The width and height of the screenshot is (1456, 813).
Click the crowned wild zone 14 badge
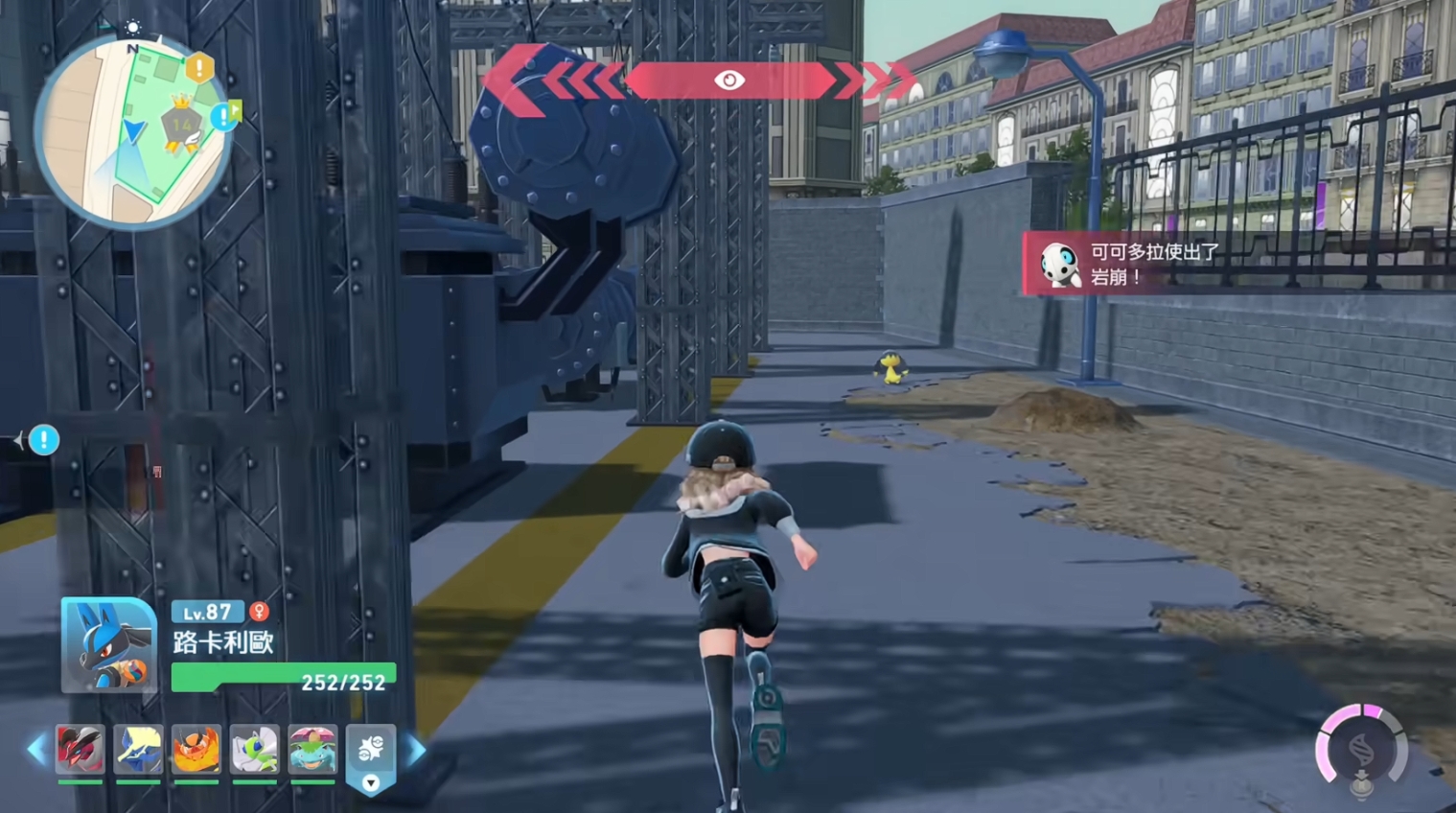(x=182, y=122)
